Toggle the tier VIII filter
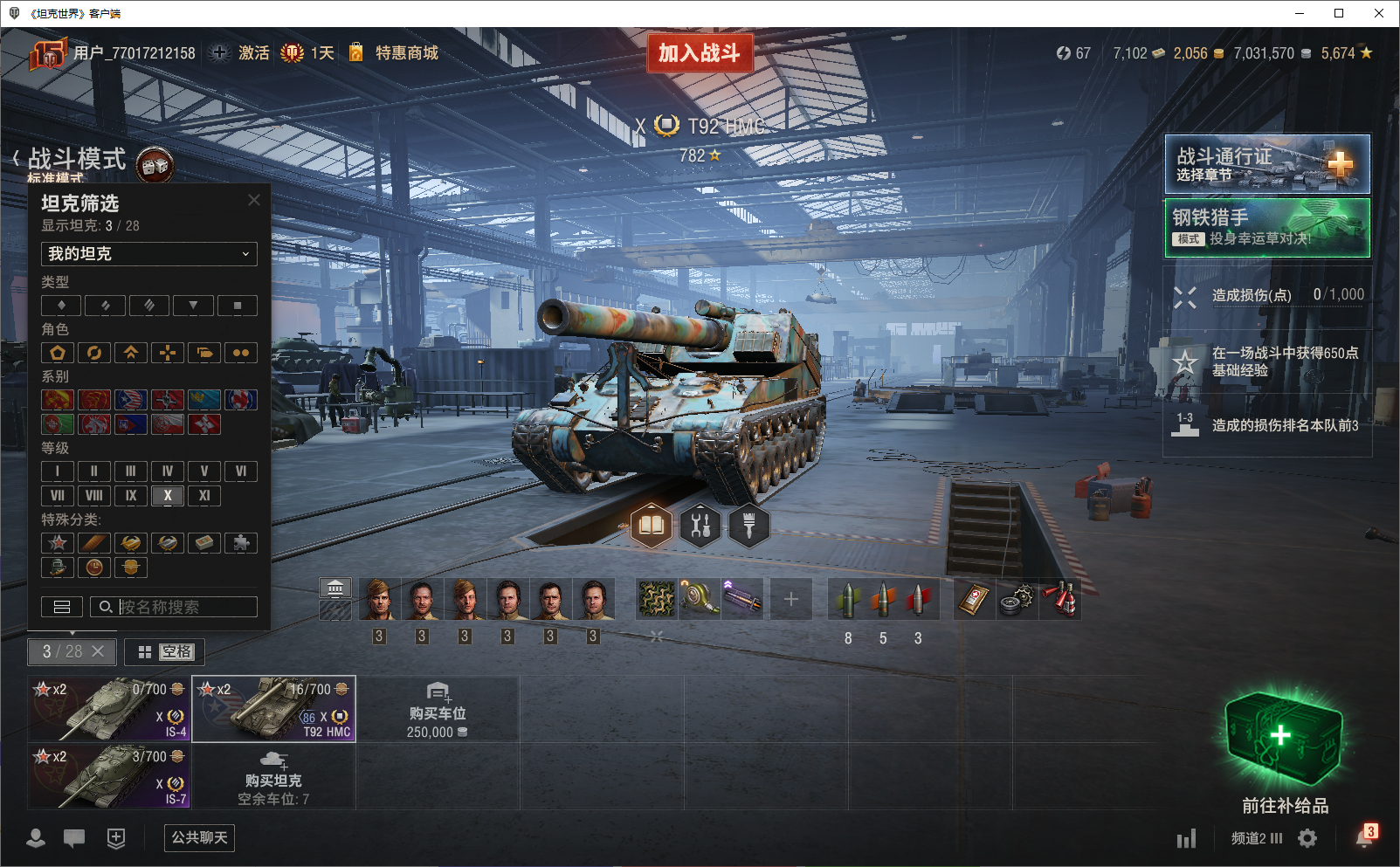The height and width of the screenshot is (867, 1400). click(x=94, y=496)
